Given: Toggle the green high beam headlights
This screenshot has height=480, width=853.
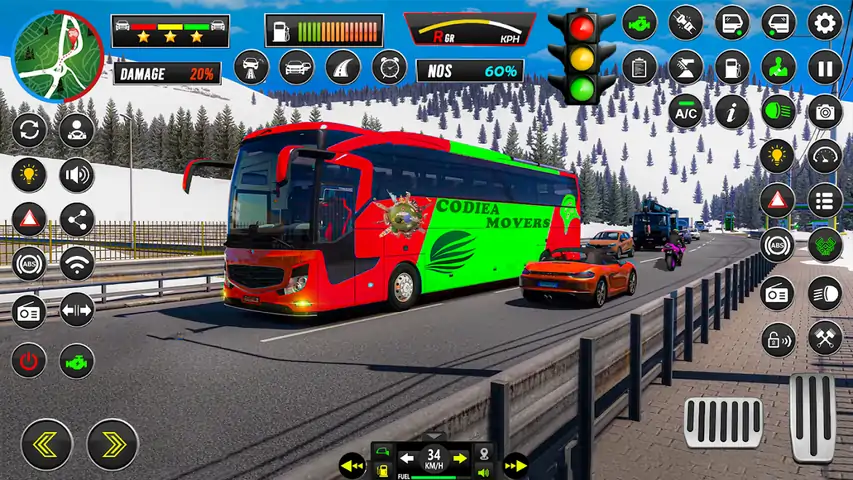Looking at the screenshot, I should click(778, 112).
